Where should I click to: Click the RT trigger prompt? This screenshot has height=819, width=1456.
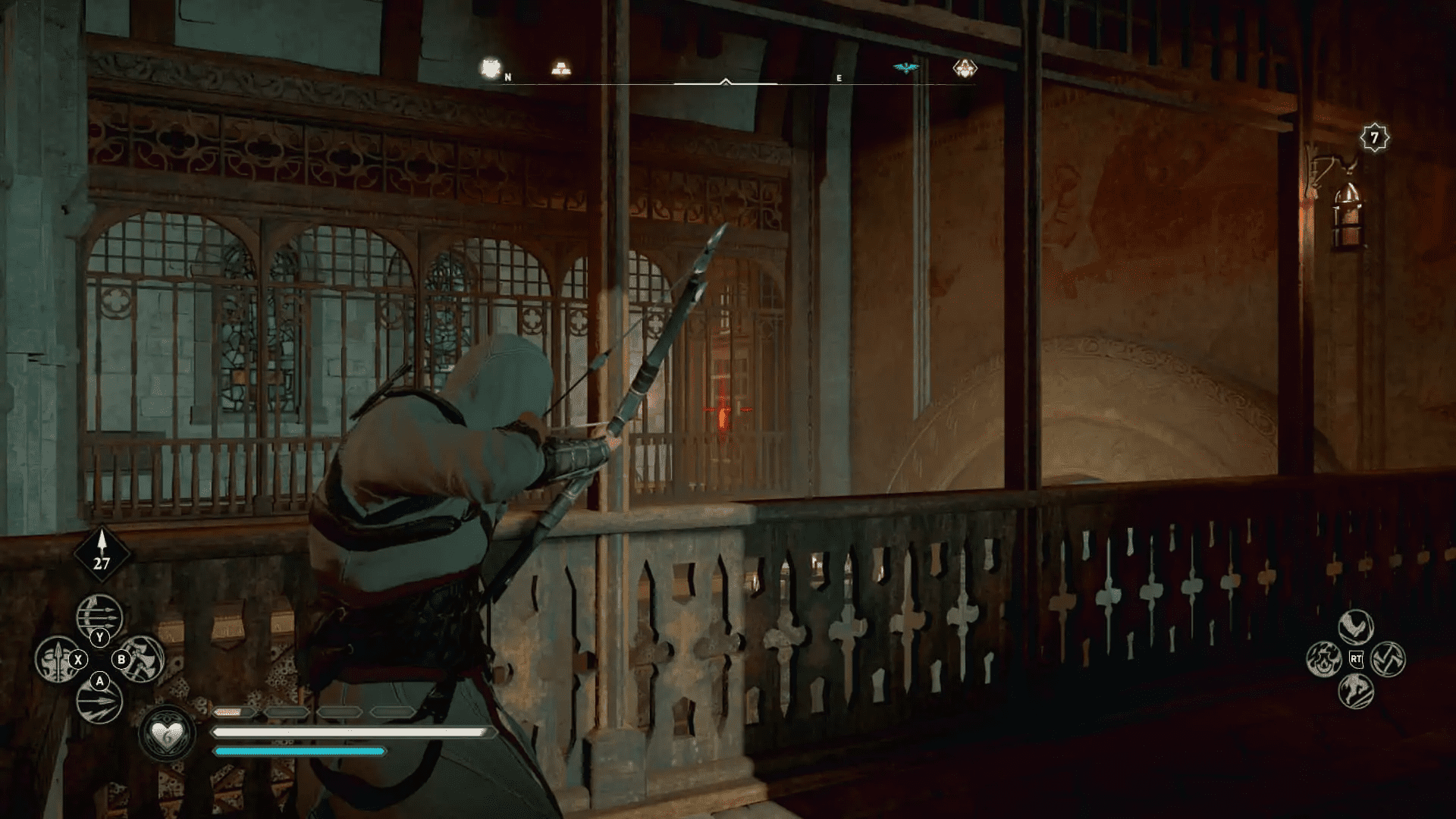(1356, 658)
